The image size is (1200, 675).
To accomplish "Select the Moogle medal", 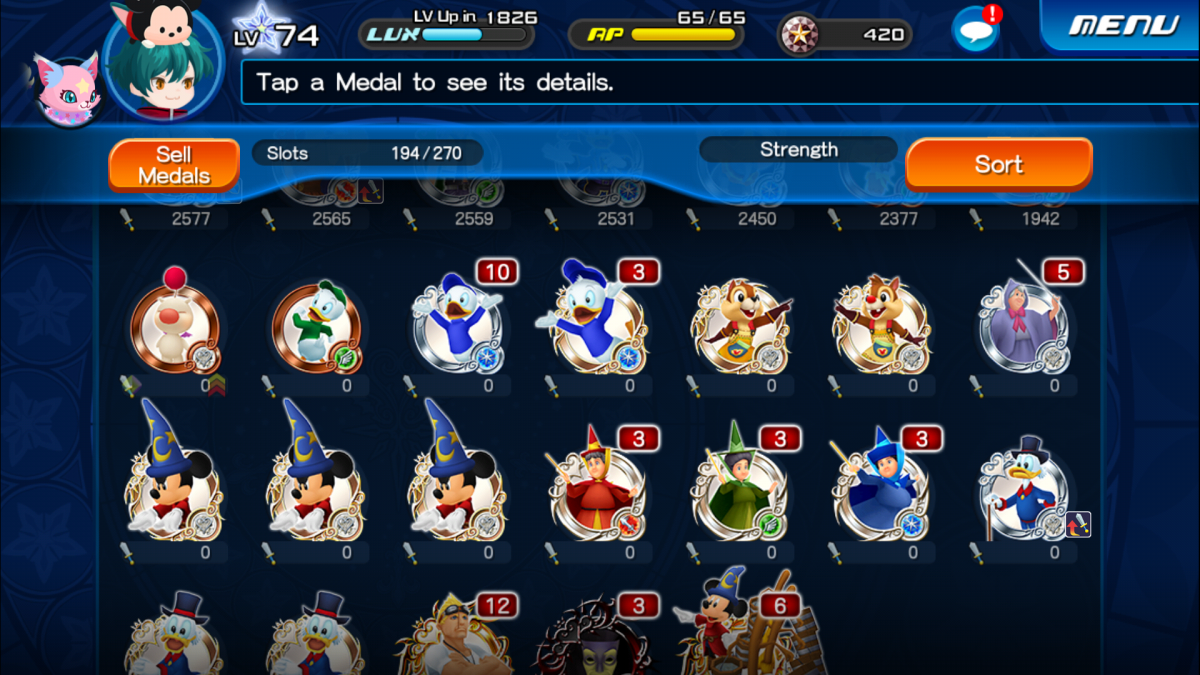I will pos(174,325).
